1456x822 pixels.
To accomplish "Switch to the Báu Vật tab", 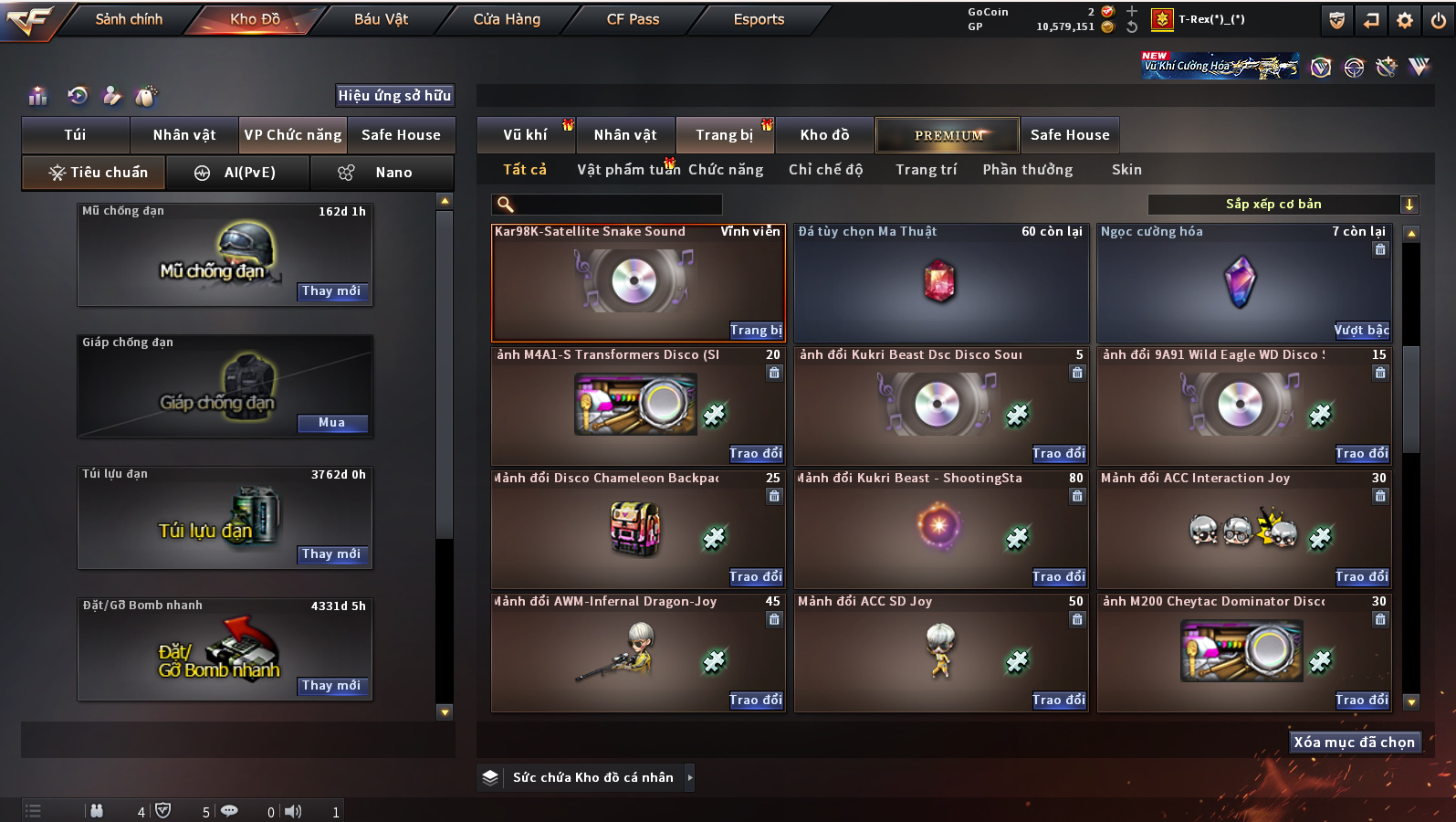I will (x=381, y=19).
